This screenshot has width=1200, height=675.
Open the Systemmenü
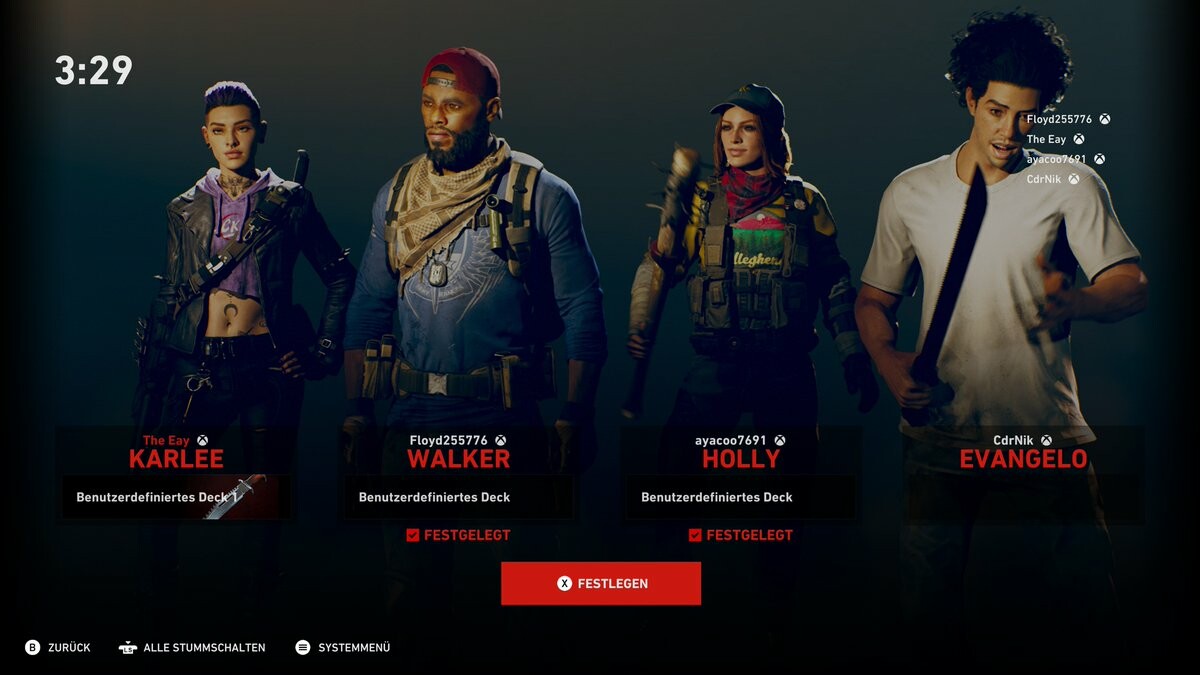(343, 647)
